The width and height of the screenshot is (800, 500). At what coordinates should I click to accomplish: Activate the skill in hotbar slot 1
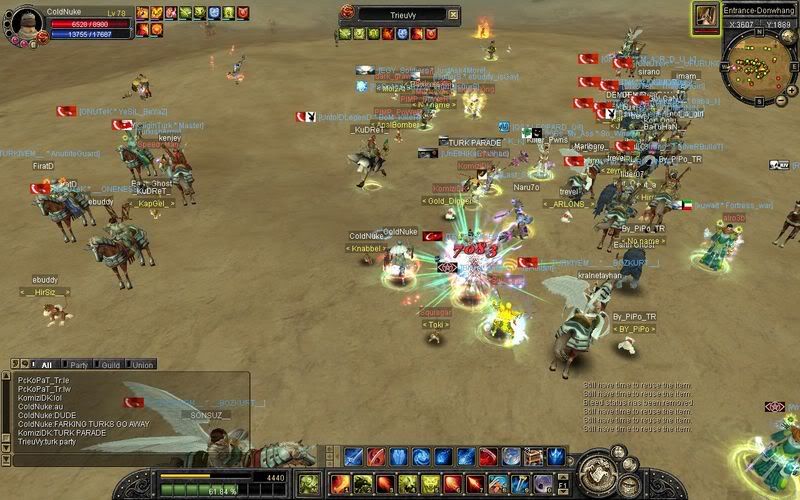pyautogui.click(x=340, y=484)
